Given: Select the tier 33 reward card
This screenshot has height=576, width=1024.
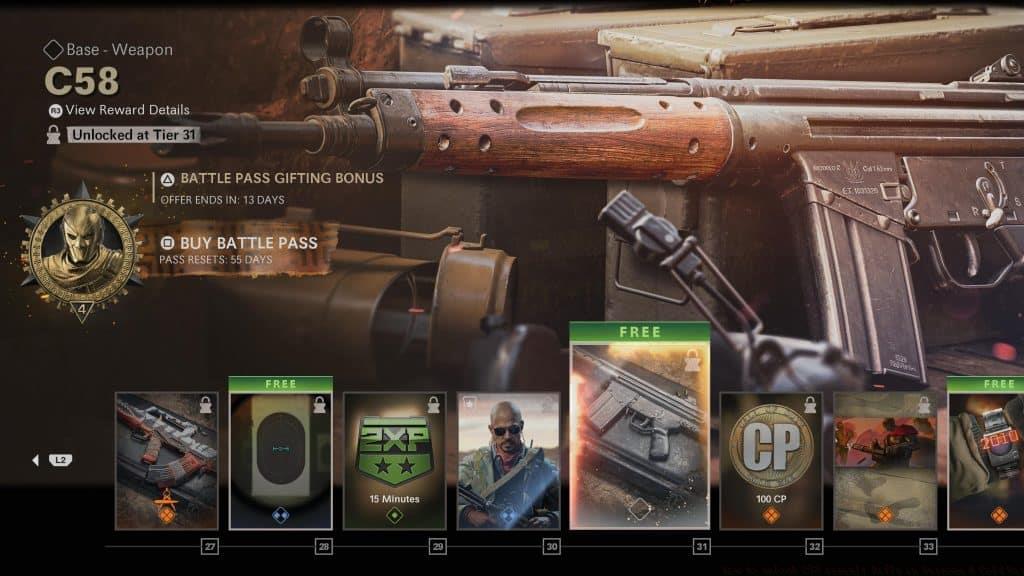Looking at the screenshot, I should pos(885,460).
